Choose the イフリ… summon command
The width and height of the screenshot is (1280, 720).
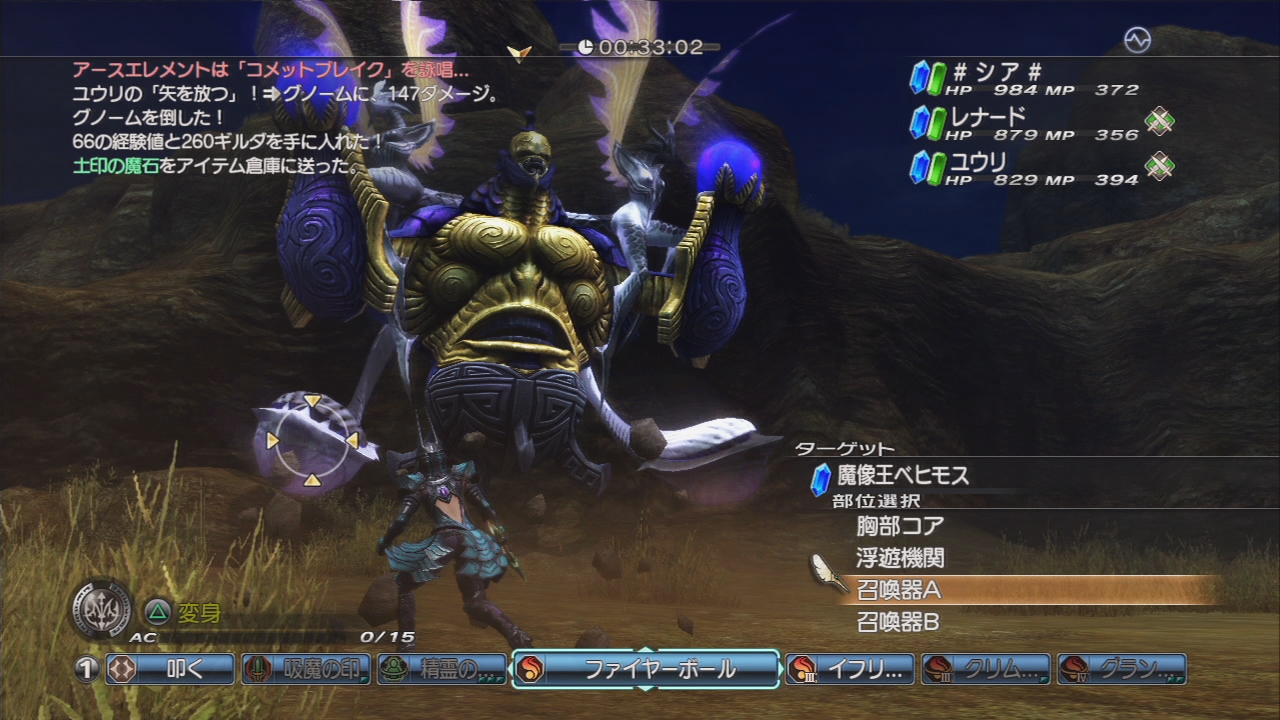point(850,669)
